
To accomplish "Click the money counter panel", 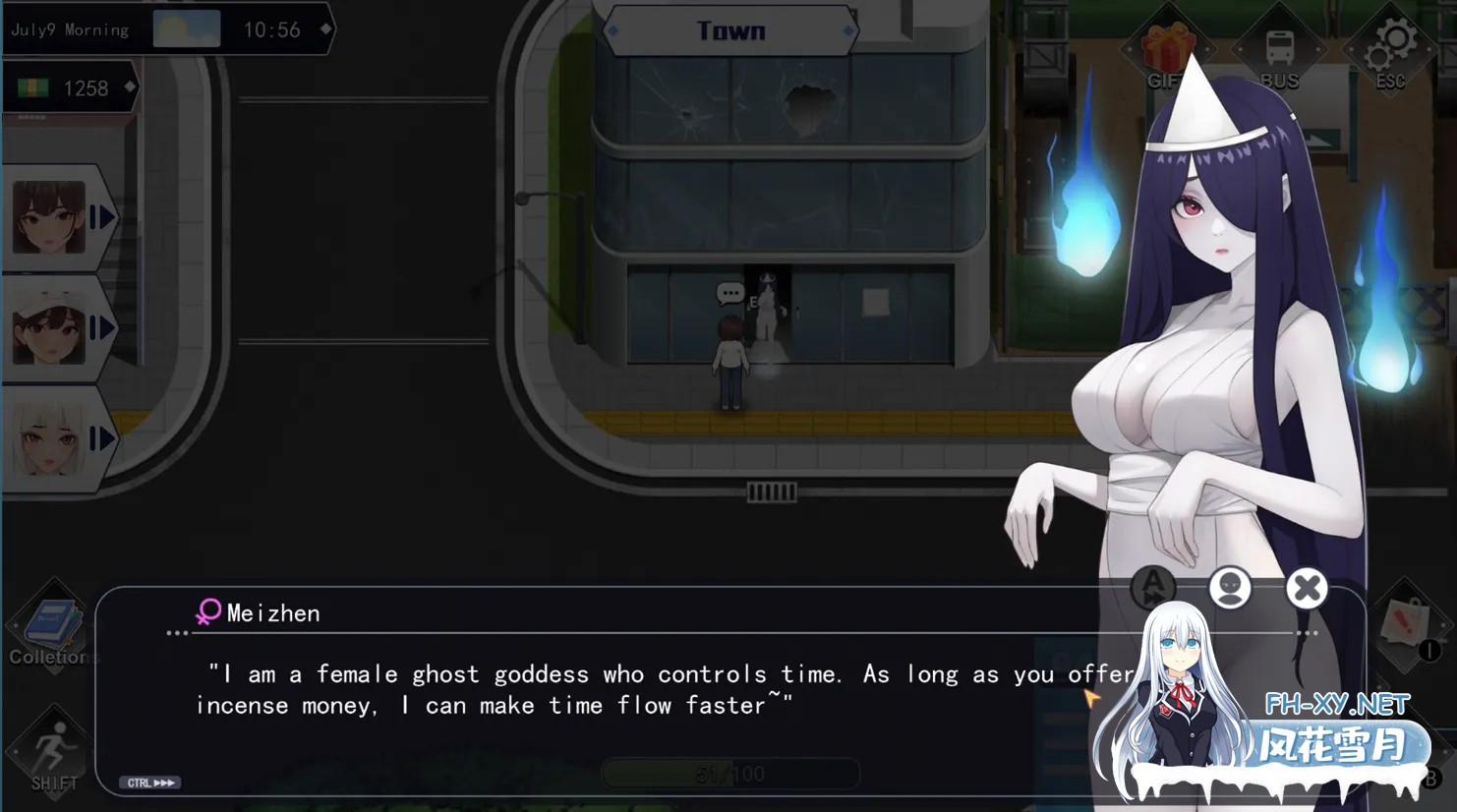I will tap(71, 88).
